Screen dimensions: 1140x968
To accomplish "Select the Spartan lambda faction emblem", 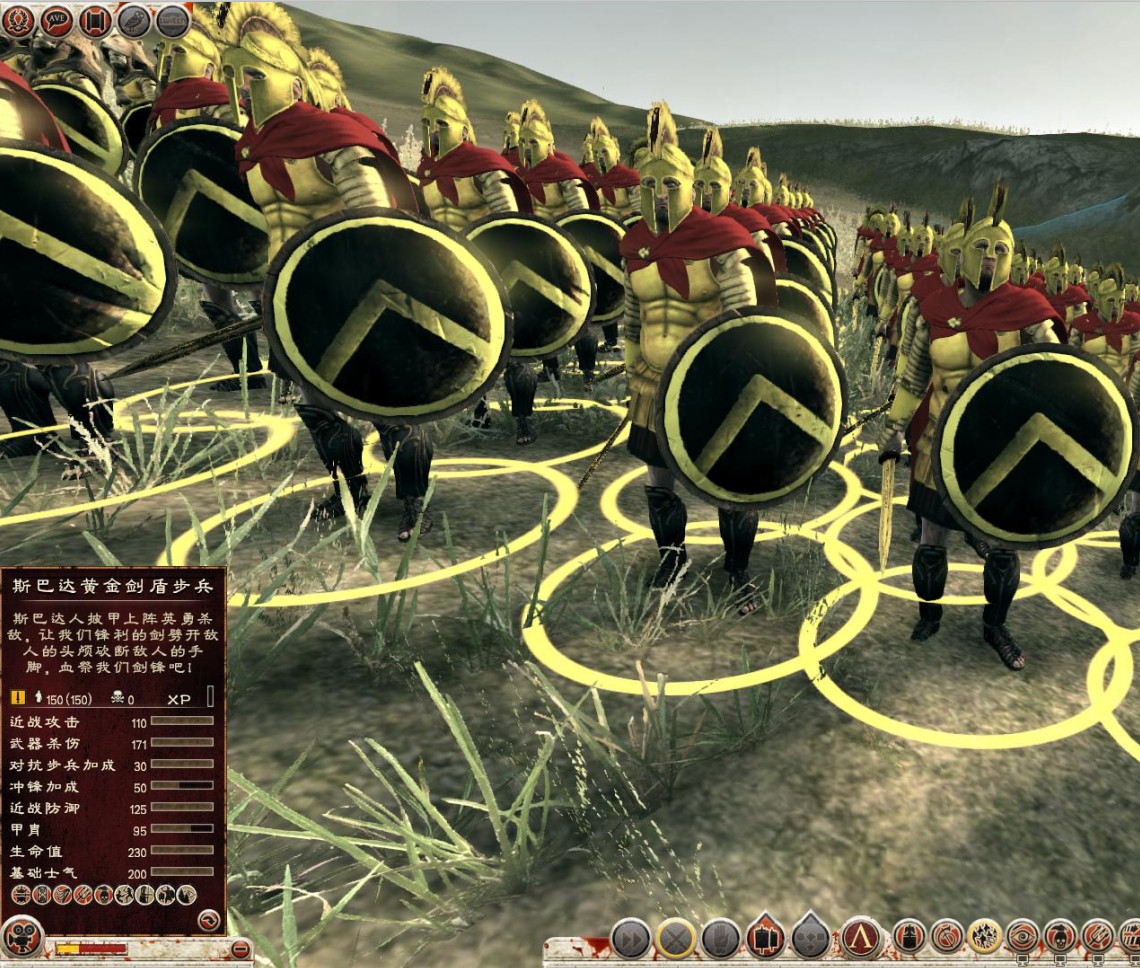I will pyautogui.click(x=861, y=938).
